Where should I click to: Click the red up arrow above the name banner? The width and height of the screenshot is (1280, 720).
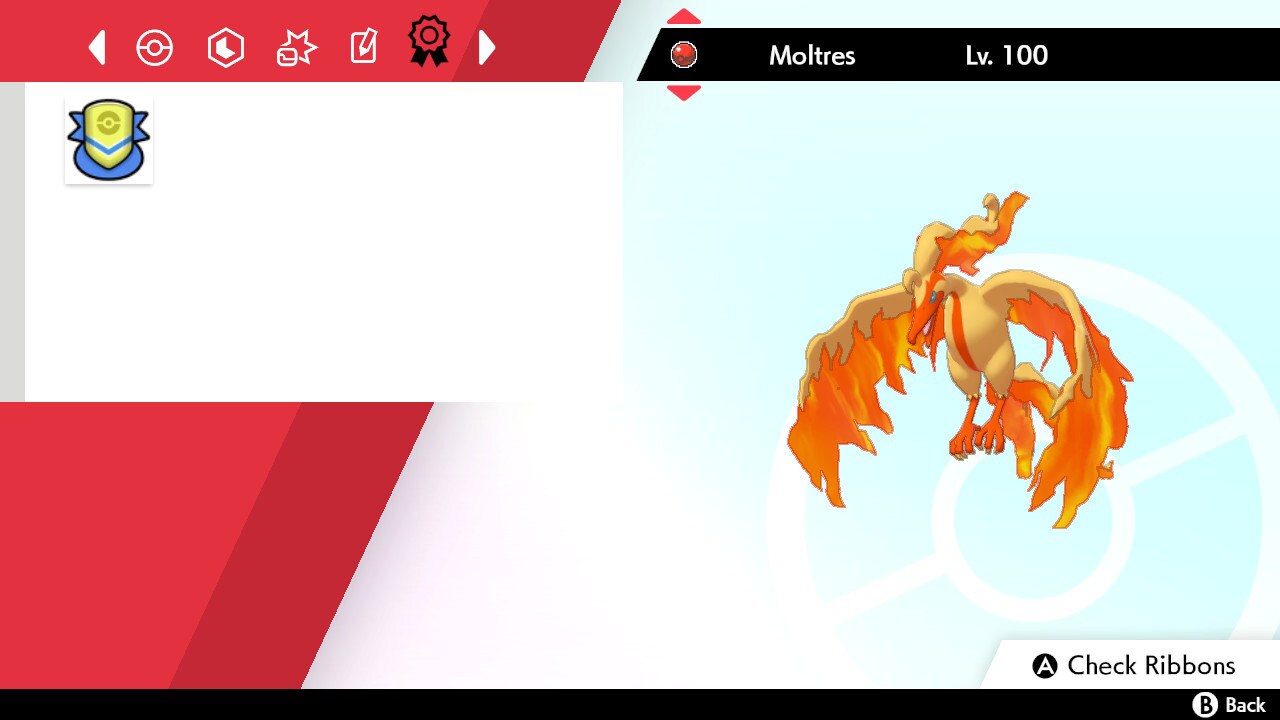point(683,16)
